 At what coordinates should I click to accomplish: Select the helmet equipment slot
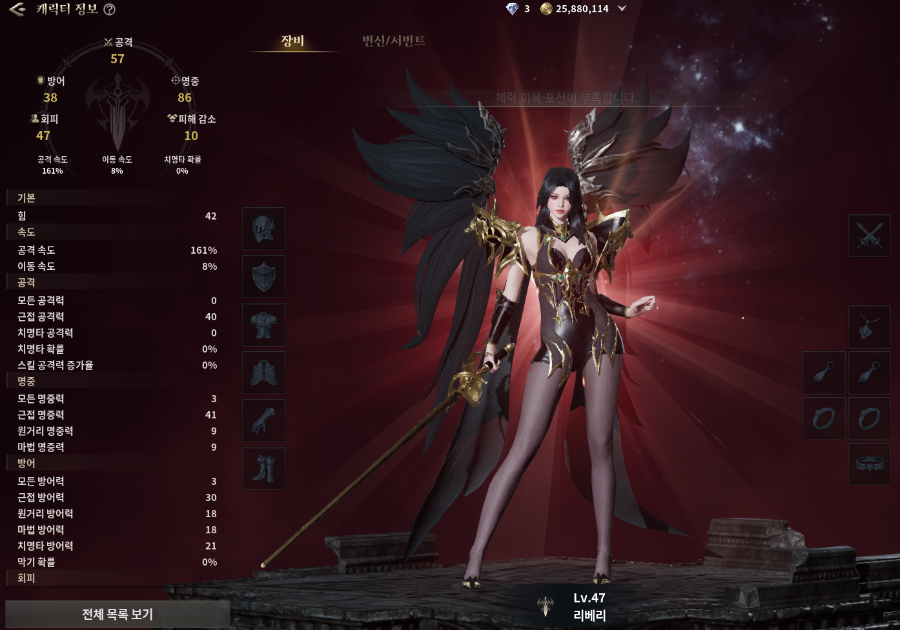(264, 228)
